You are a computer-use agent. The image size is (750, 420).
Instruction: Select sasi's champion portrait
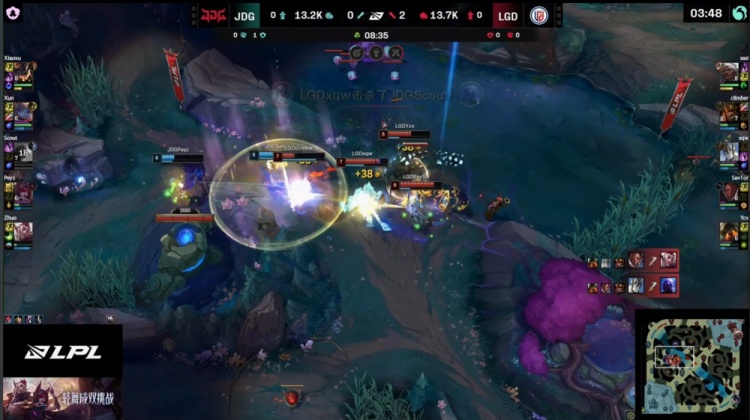(728, 73)
